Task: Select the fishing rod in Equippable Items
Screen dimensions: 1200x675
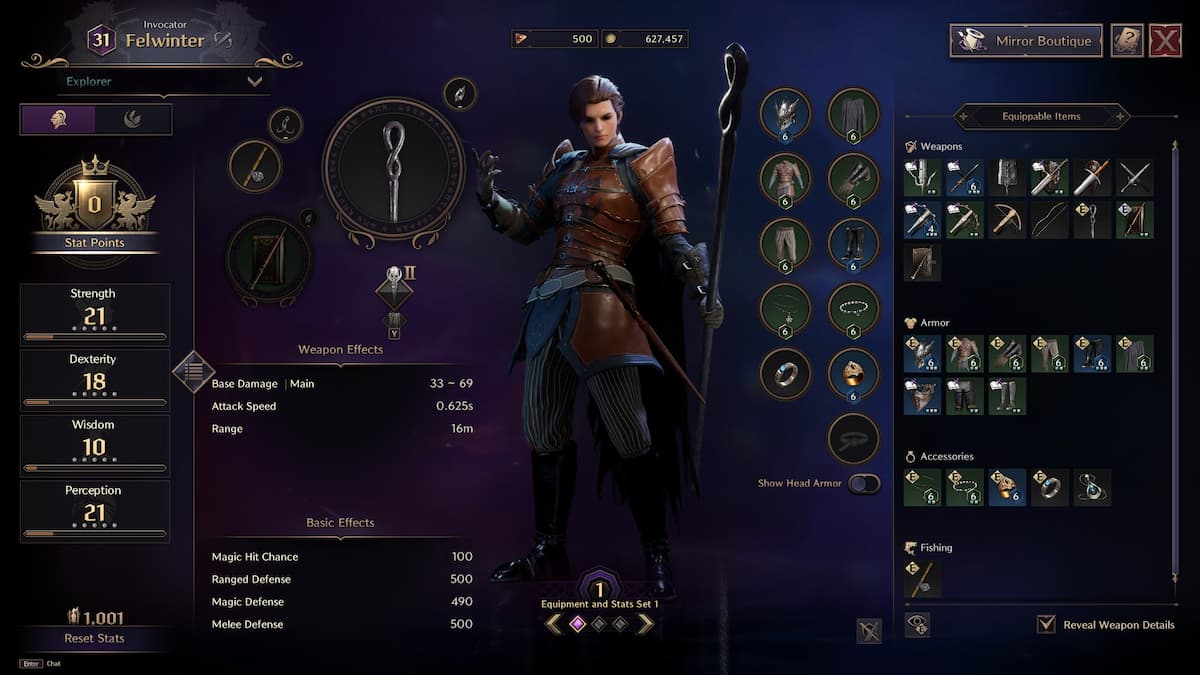Action: pyautogui.click(x=922, y=579)
